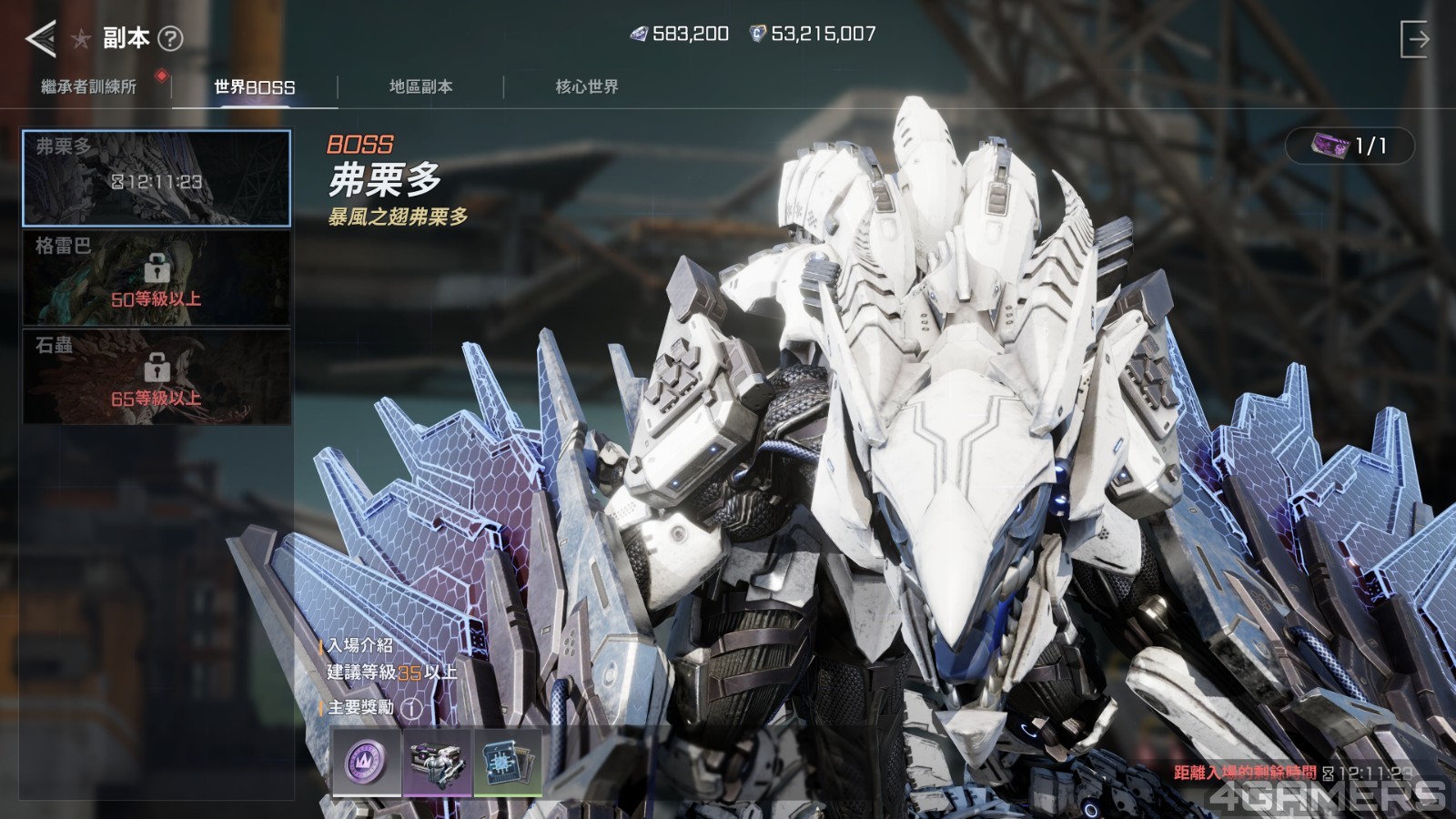Inspect the purple crown coin reward
1456x819 pixels.
pos(366,762)
